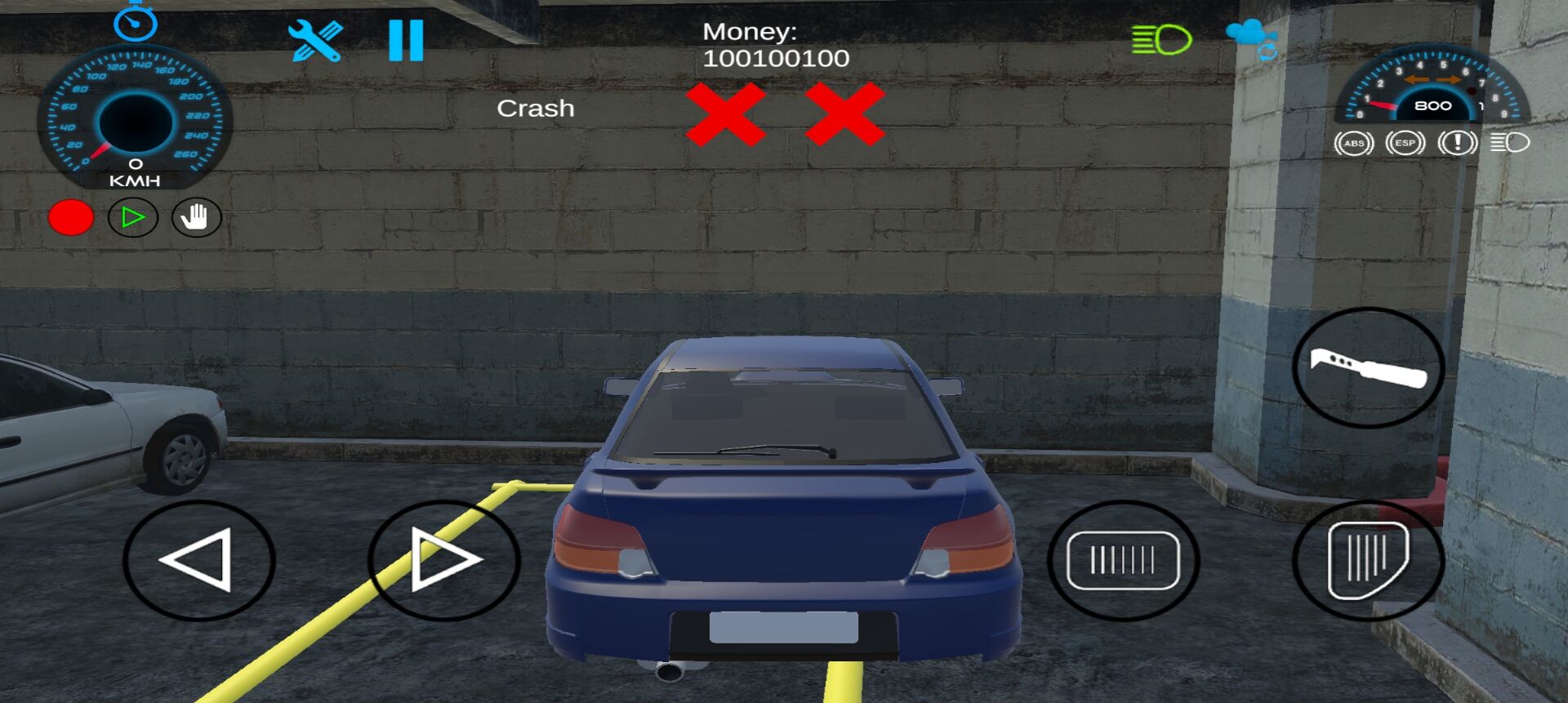Screen dimensions: 1568x703
Task: Play the replay with the green triangle
Action: point(132,218)
